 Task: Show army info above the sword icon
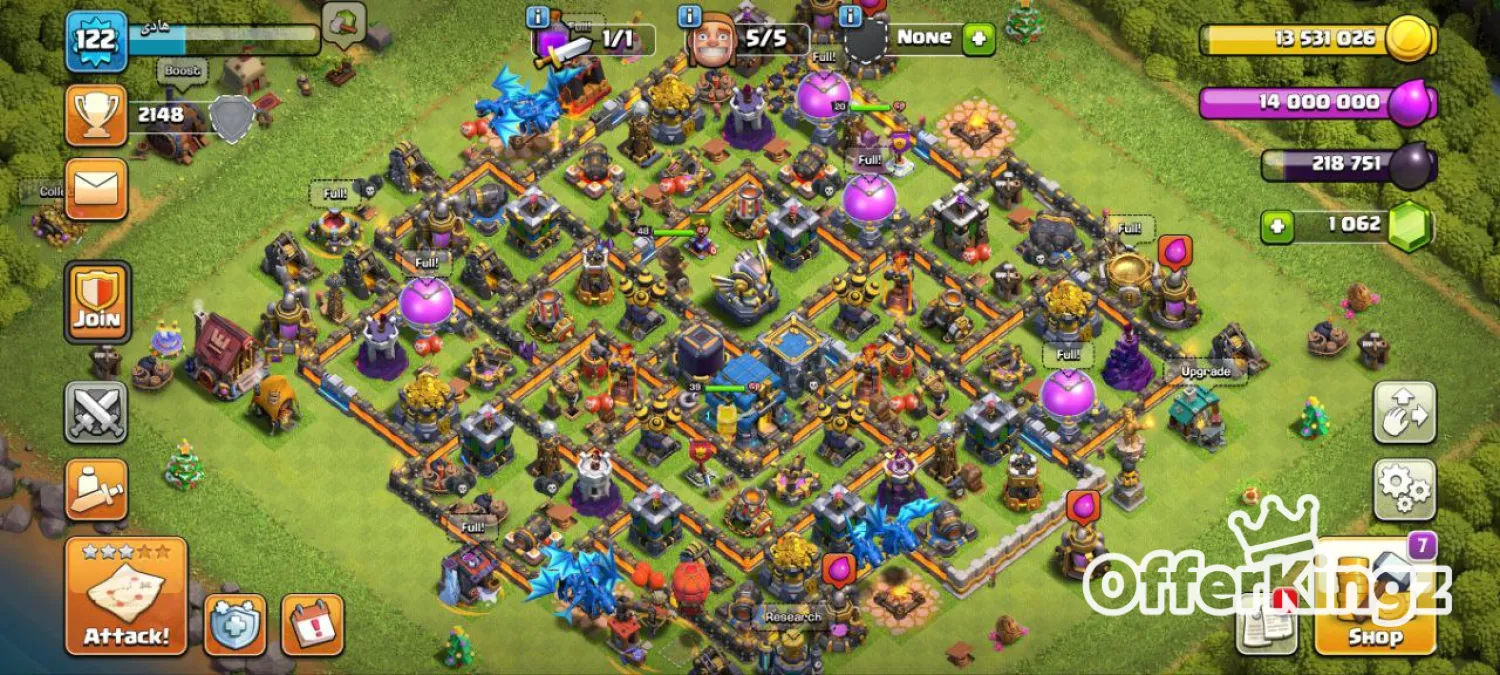pos(538,16)
